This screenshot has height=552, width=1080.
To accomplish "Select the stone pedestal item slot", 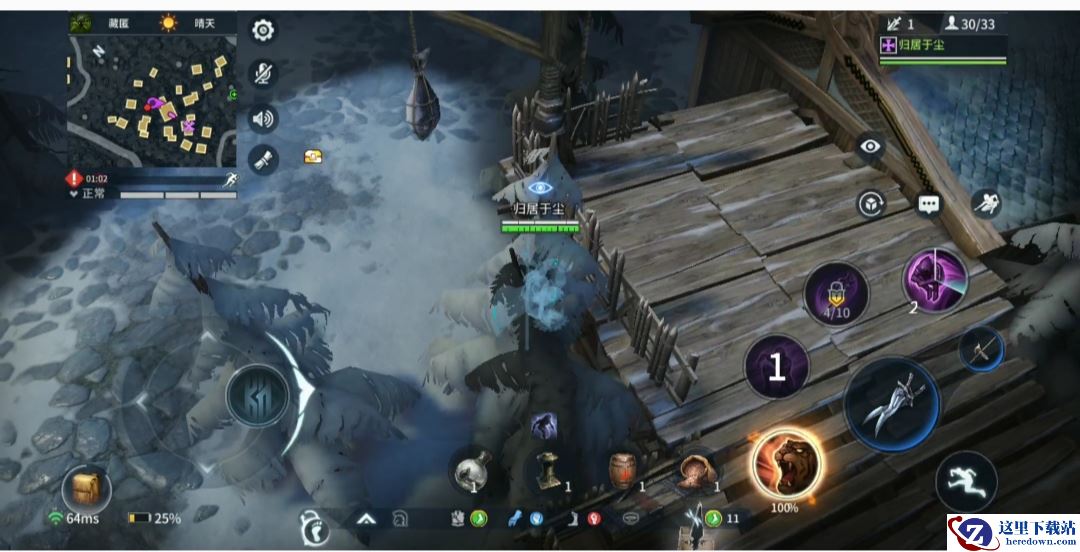I will tap(549, 469).
